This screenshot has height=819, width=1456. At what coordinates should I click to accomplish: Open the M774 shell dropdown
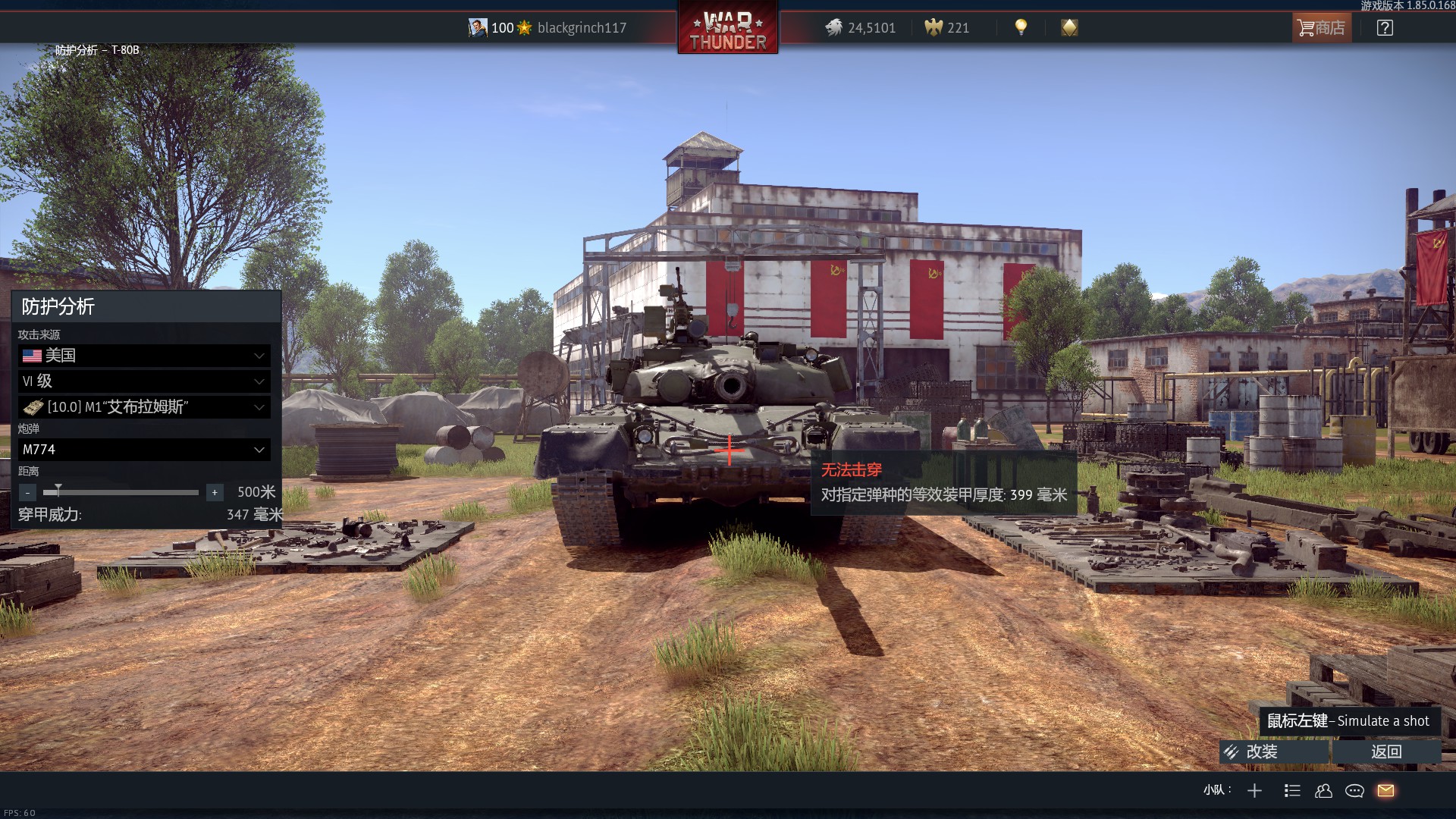click(144, 450)
